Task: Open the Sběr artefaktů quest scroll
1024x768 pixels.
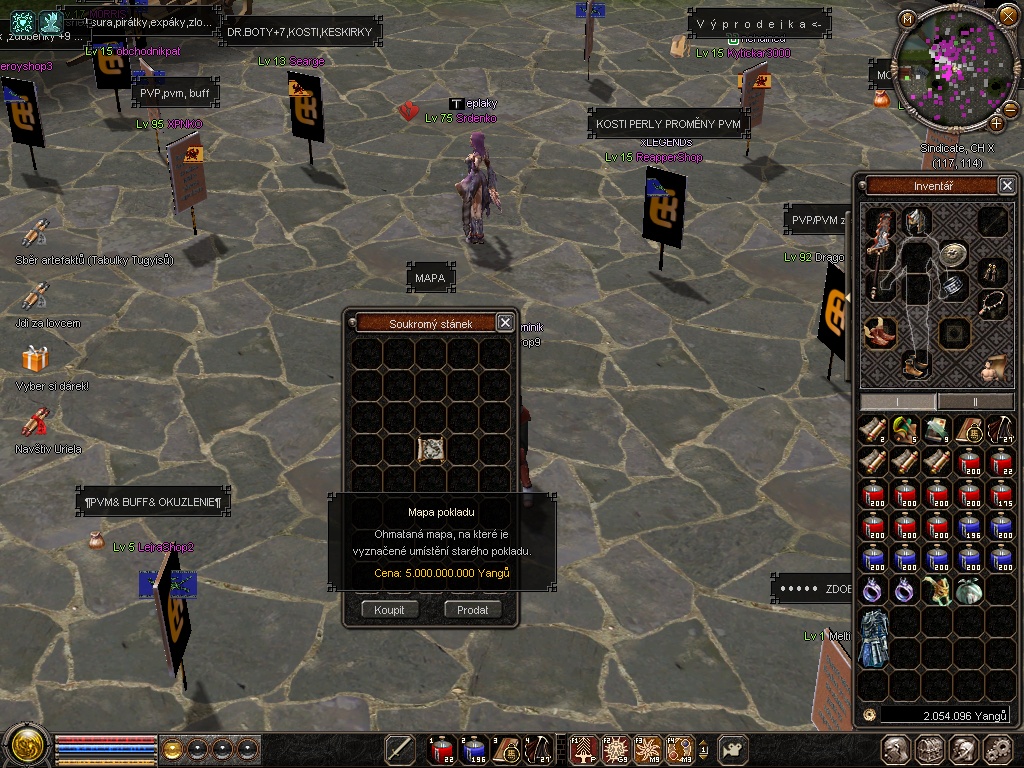Action: (x=36, y=235)
